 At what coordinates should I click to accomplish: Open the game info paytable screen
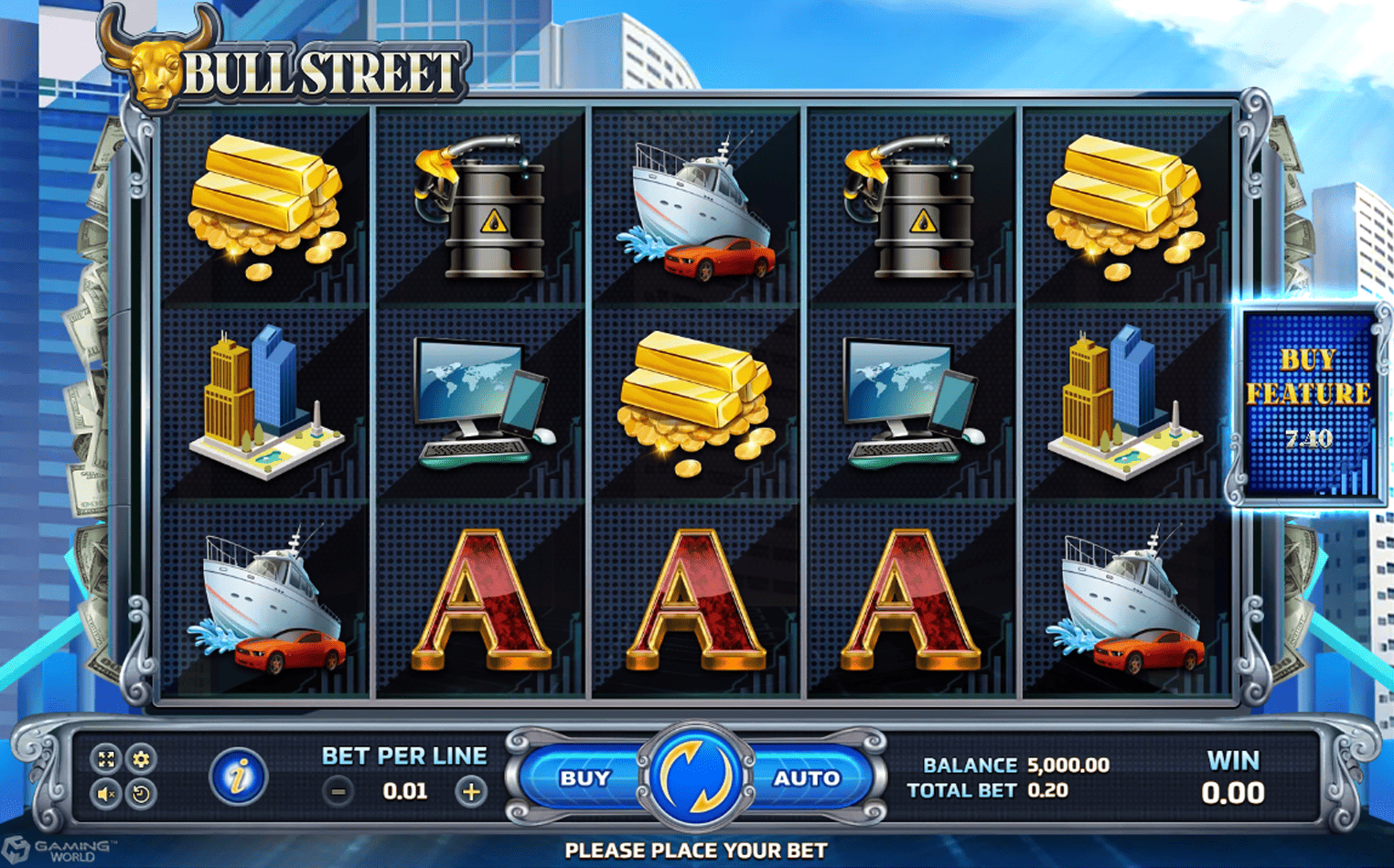coord(238,776)
